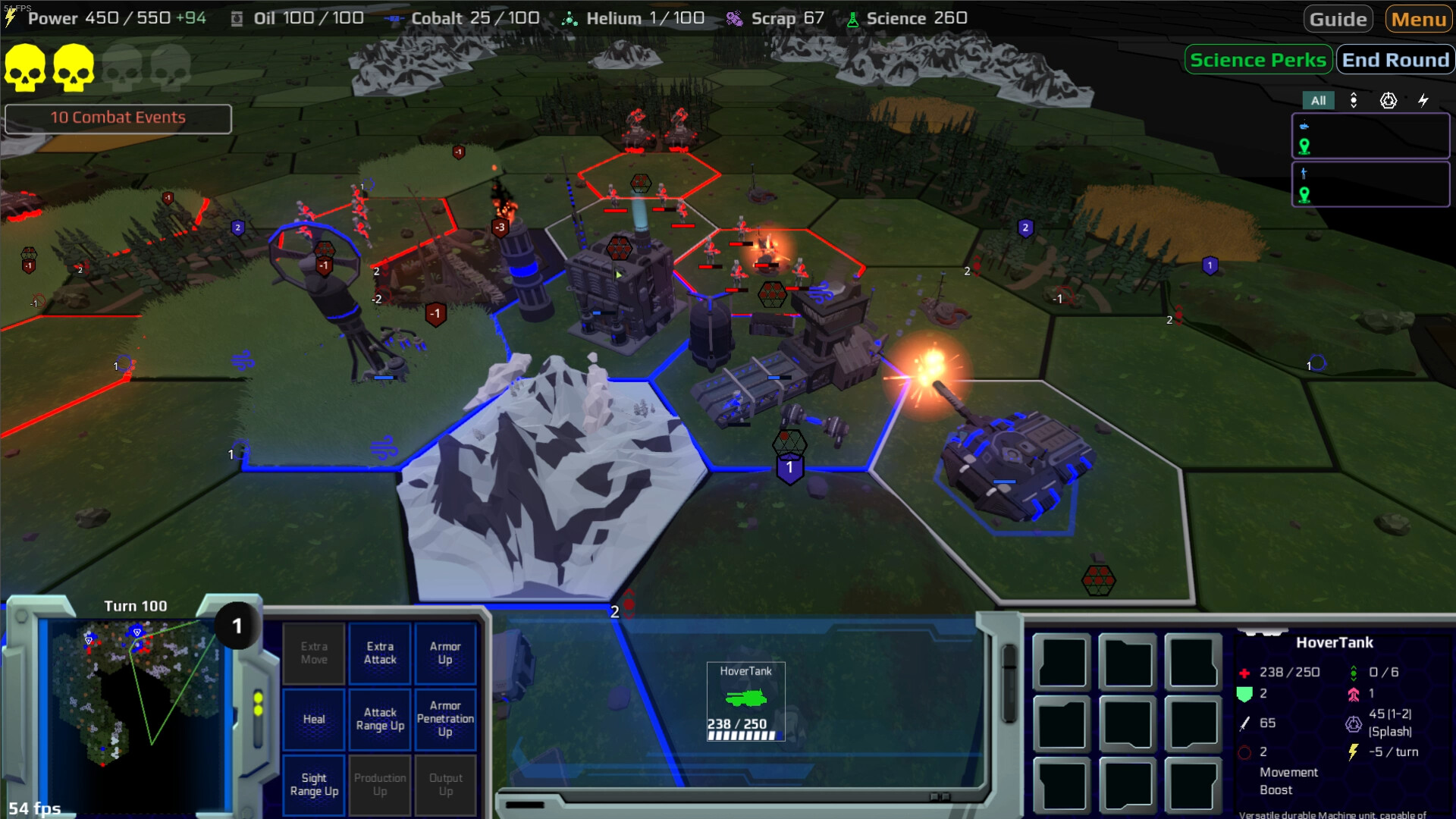
Task: Open the game Menu
Action: (x=1419, y=19)
